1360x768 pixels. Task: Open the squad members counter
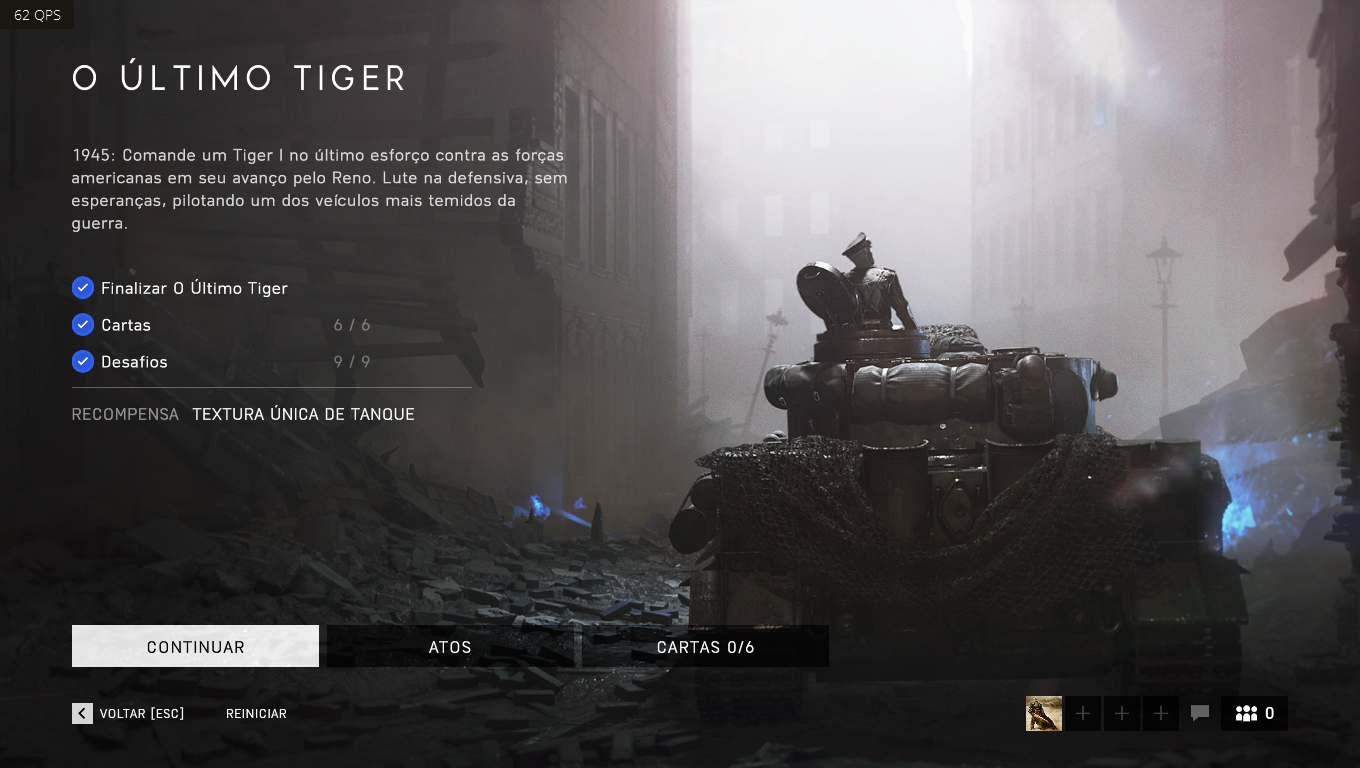[1254, 713]
